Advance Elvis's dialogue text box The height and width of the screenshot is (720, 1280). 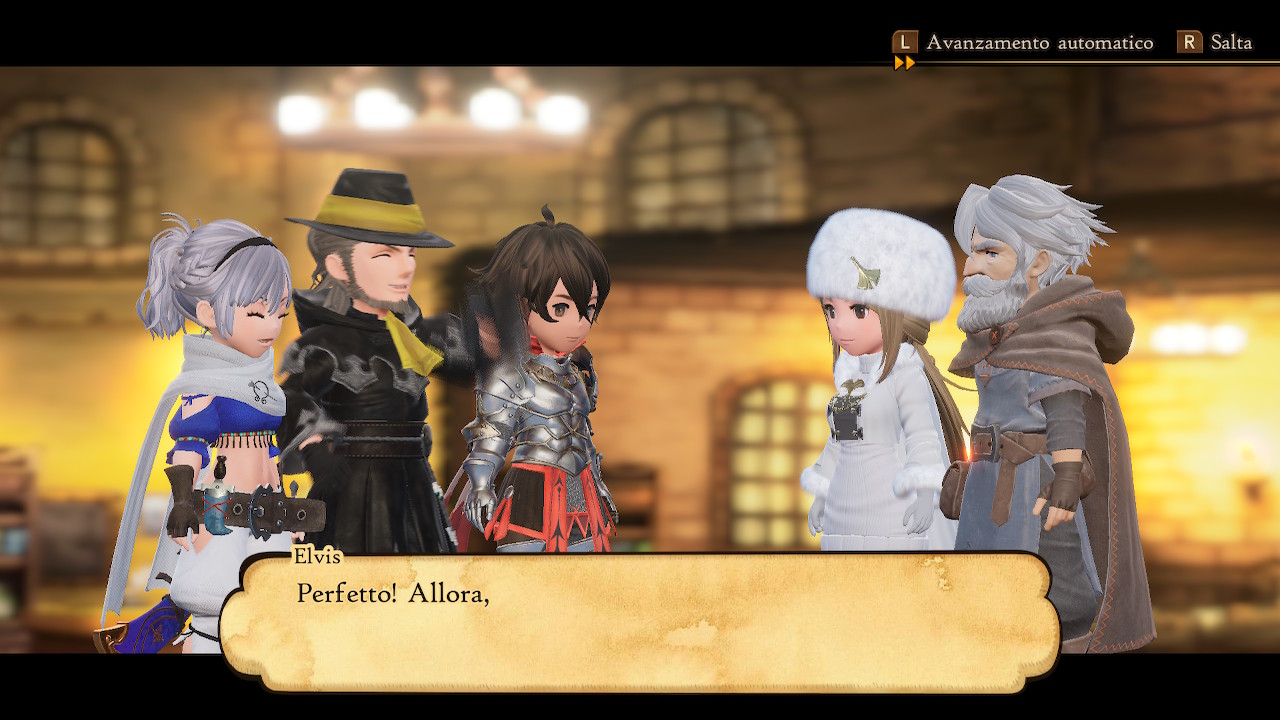coord(640,620)
